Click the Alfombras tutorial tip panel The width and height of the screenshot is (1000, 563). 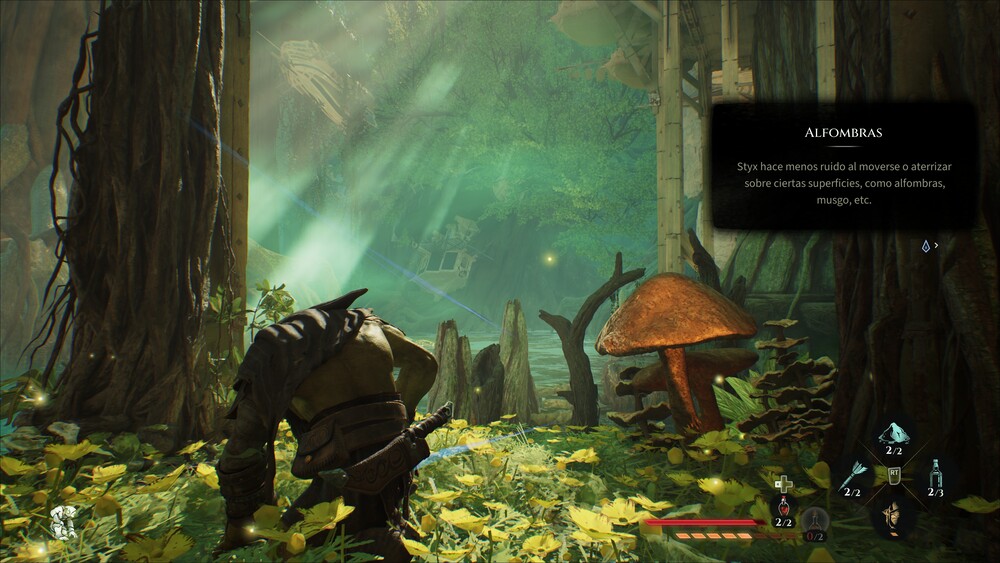[844, 165]
